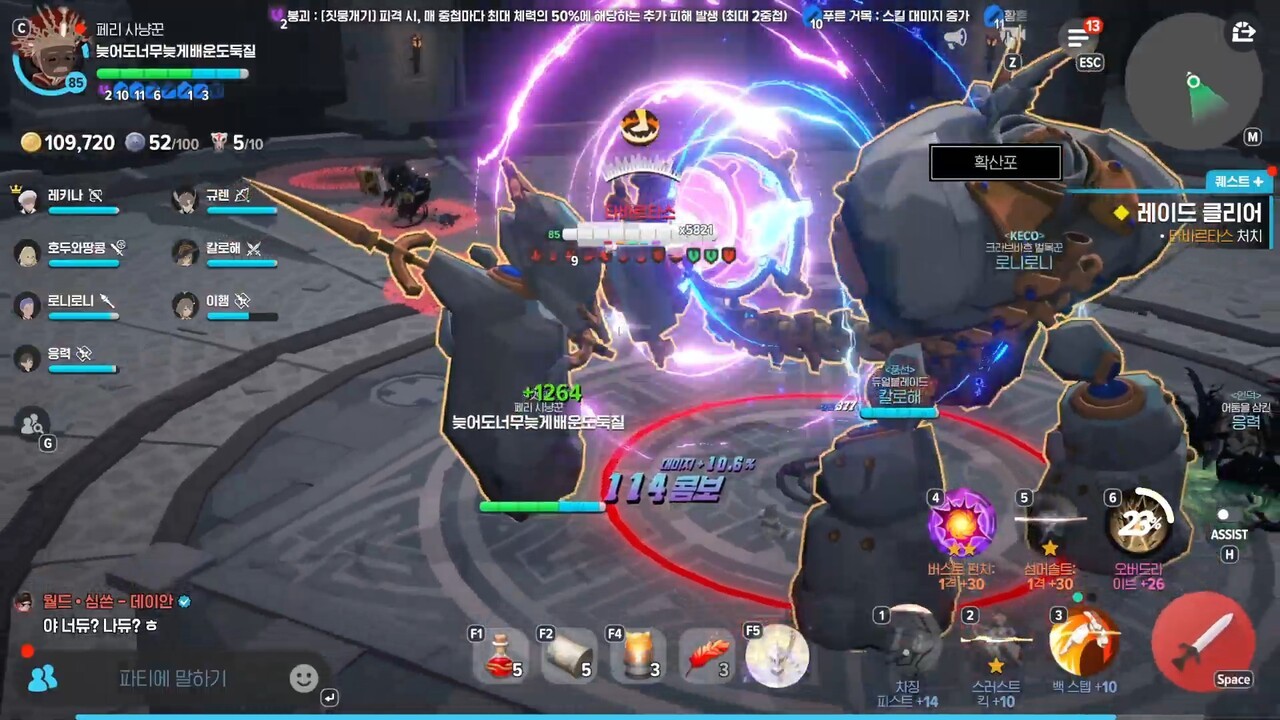Toggle the ASSIST mode button
This screenshot has width=1280, height=720.
1227,527
